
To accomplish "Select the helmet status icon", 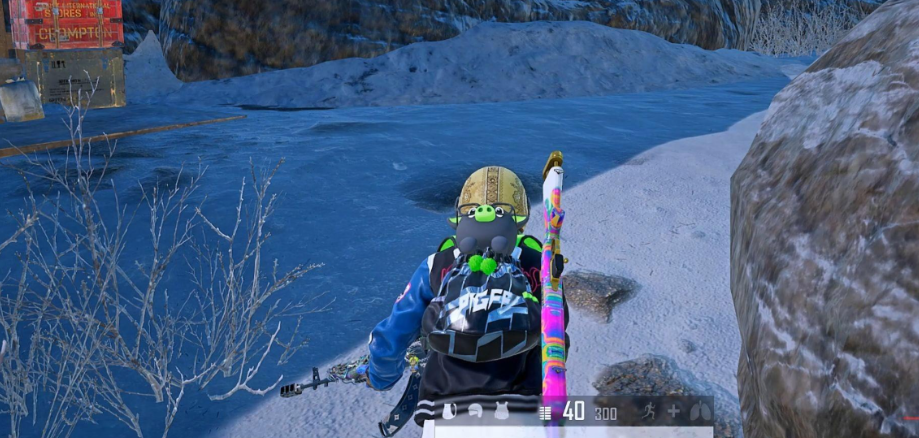I will (x=476, y=411).
